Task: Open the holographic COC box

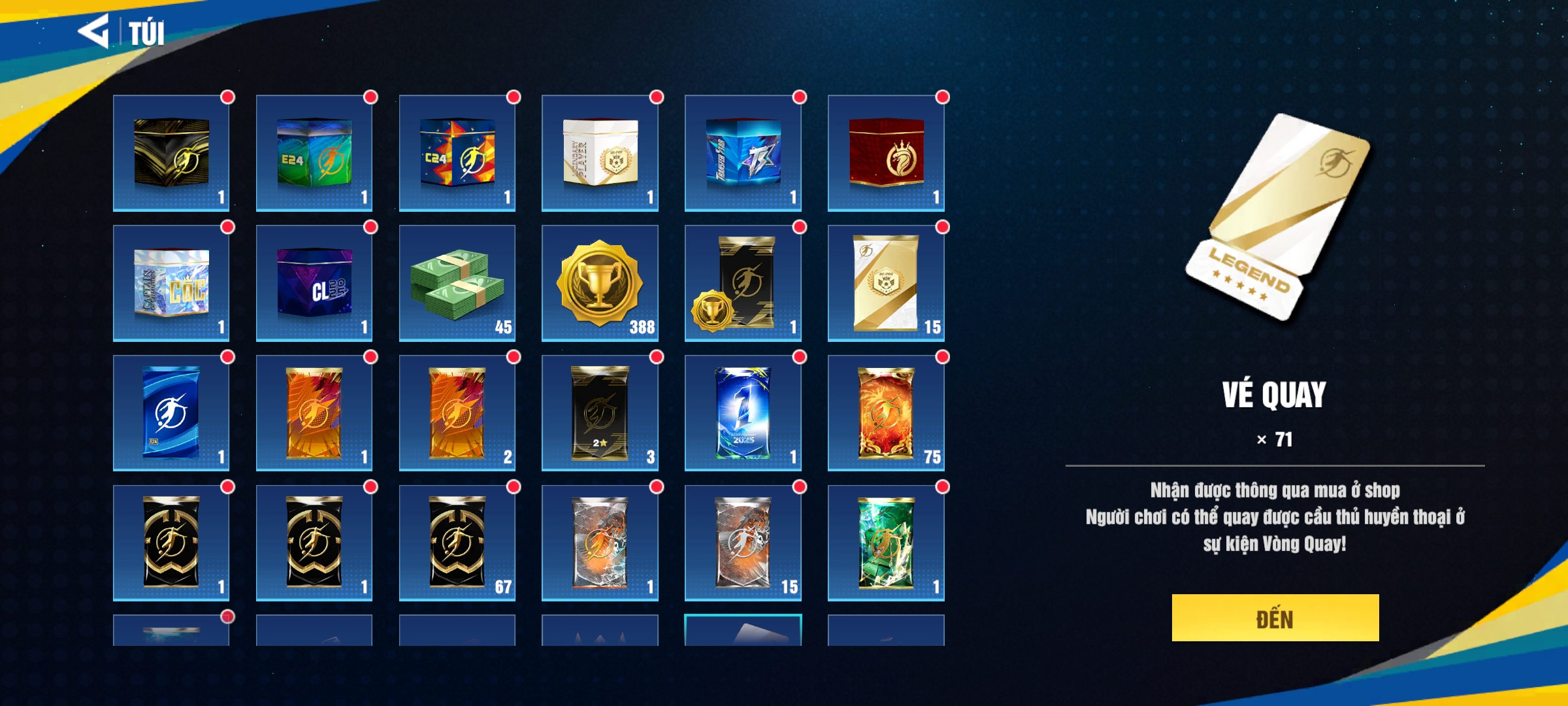Action: click(x=171, y=283)
